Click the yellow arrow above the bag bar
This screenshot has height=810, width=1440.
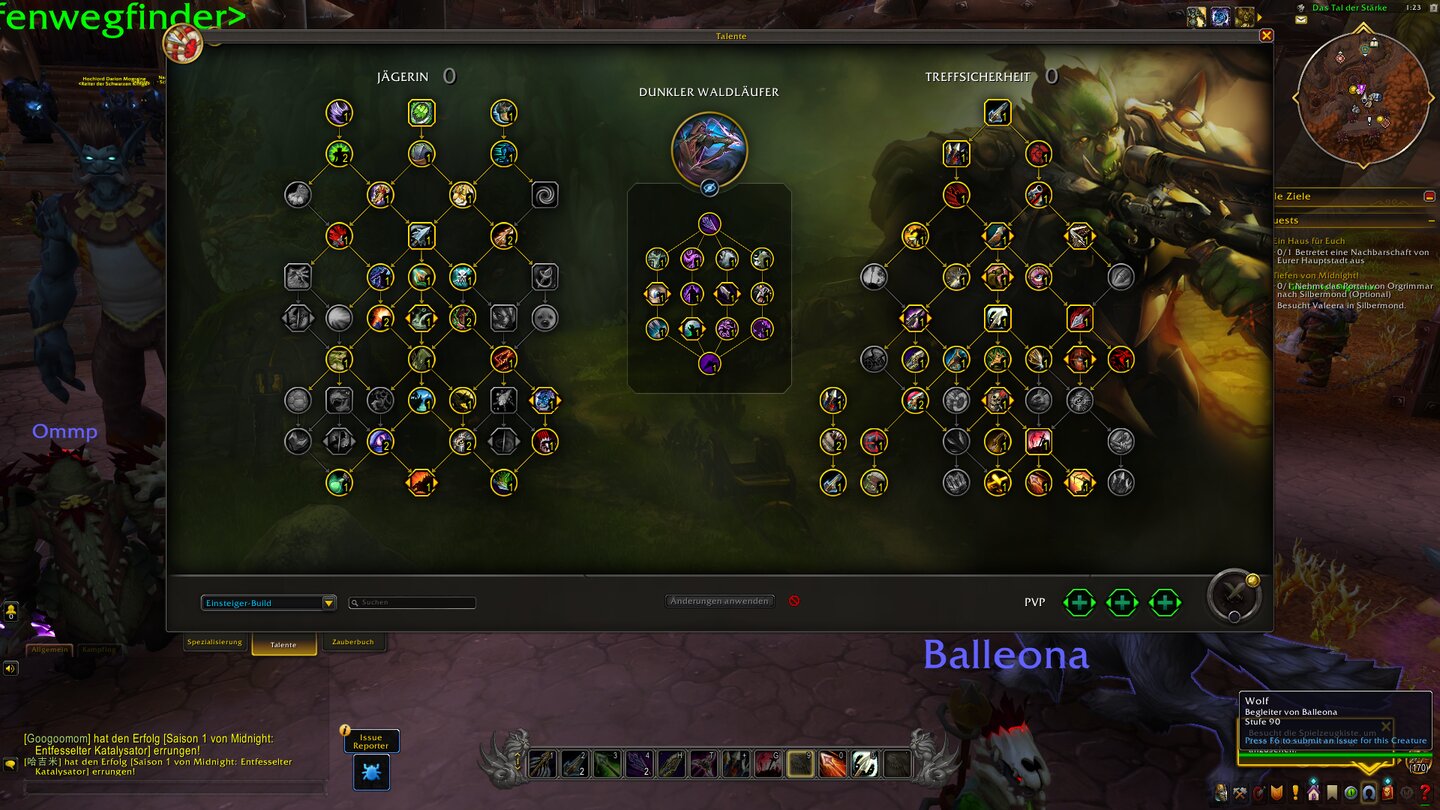pyautogui.click(x=1368, y=767)
